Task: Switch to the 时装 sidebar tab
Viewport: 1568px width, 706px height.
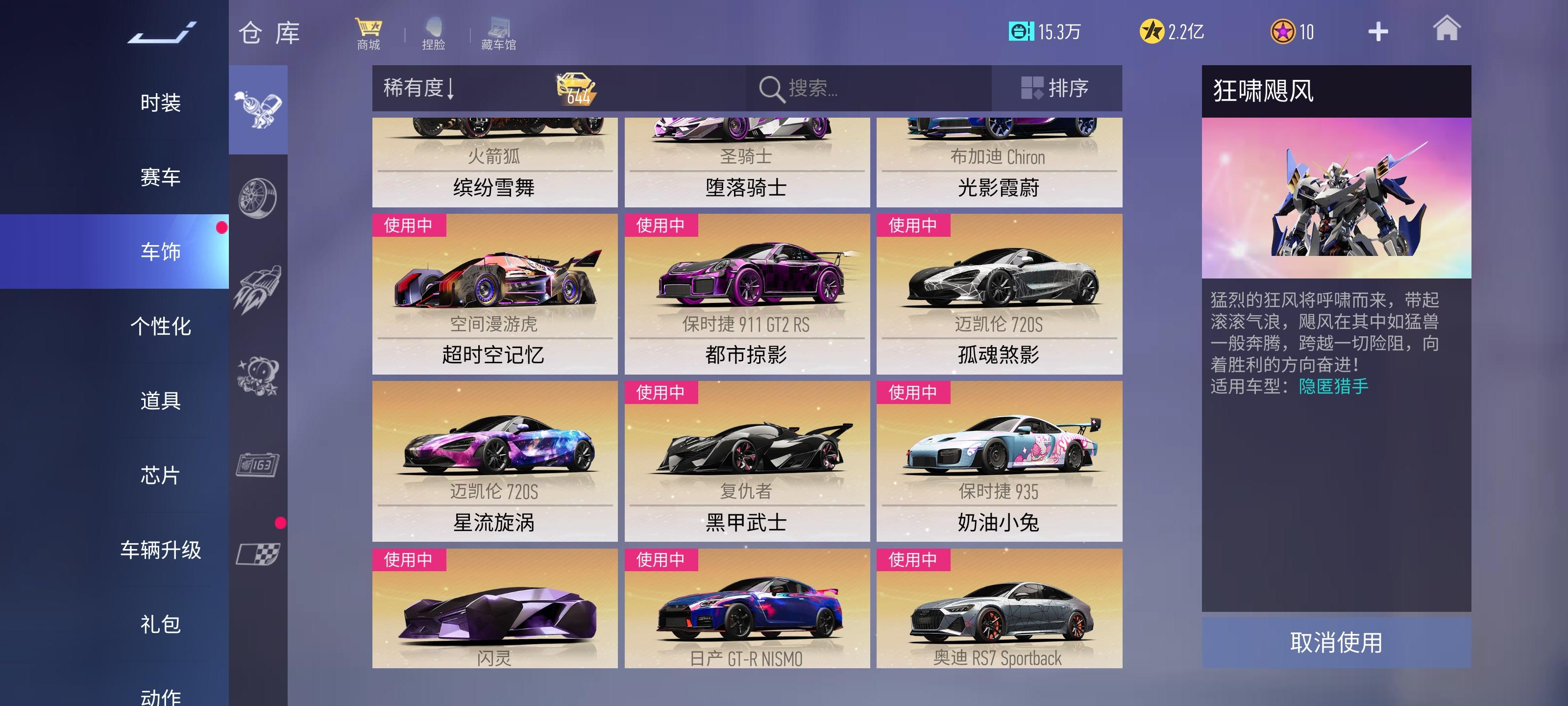Action: pos(161,103)
